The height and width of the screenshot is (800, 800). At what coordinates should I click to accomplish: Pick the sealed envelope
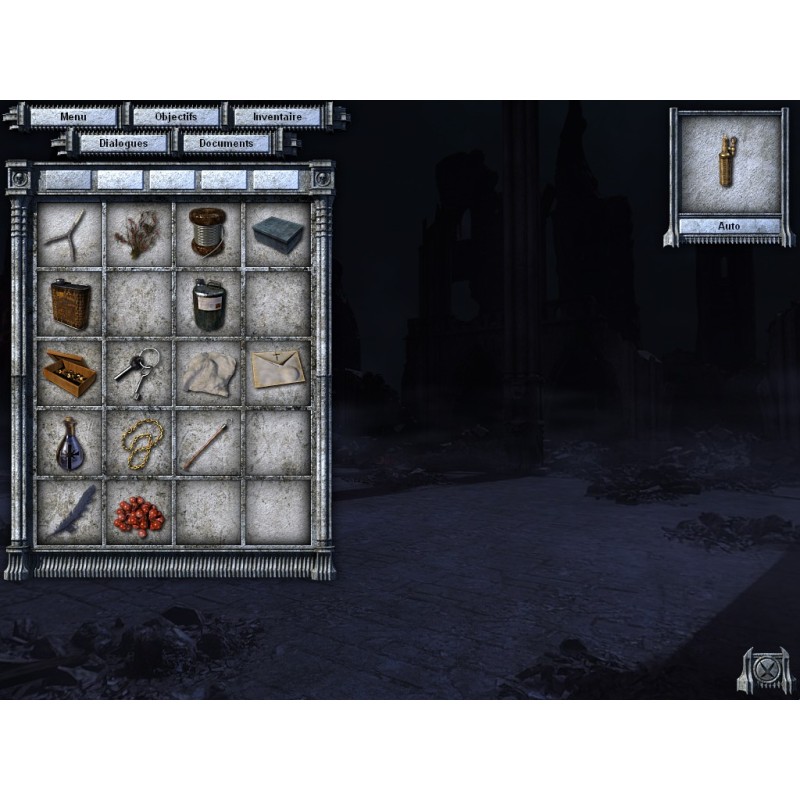277,371
